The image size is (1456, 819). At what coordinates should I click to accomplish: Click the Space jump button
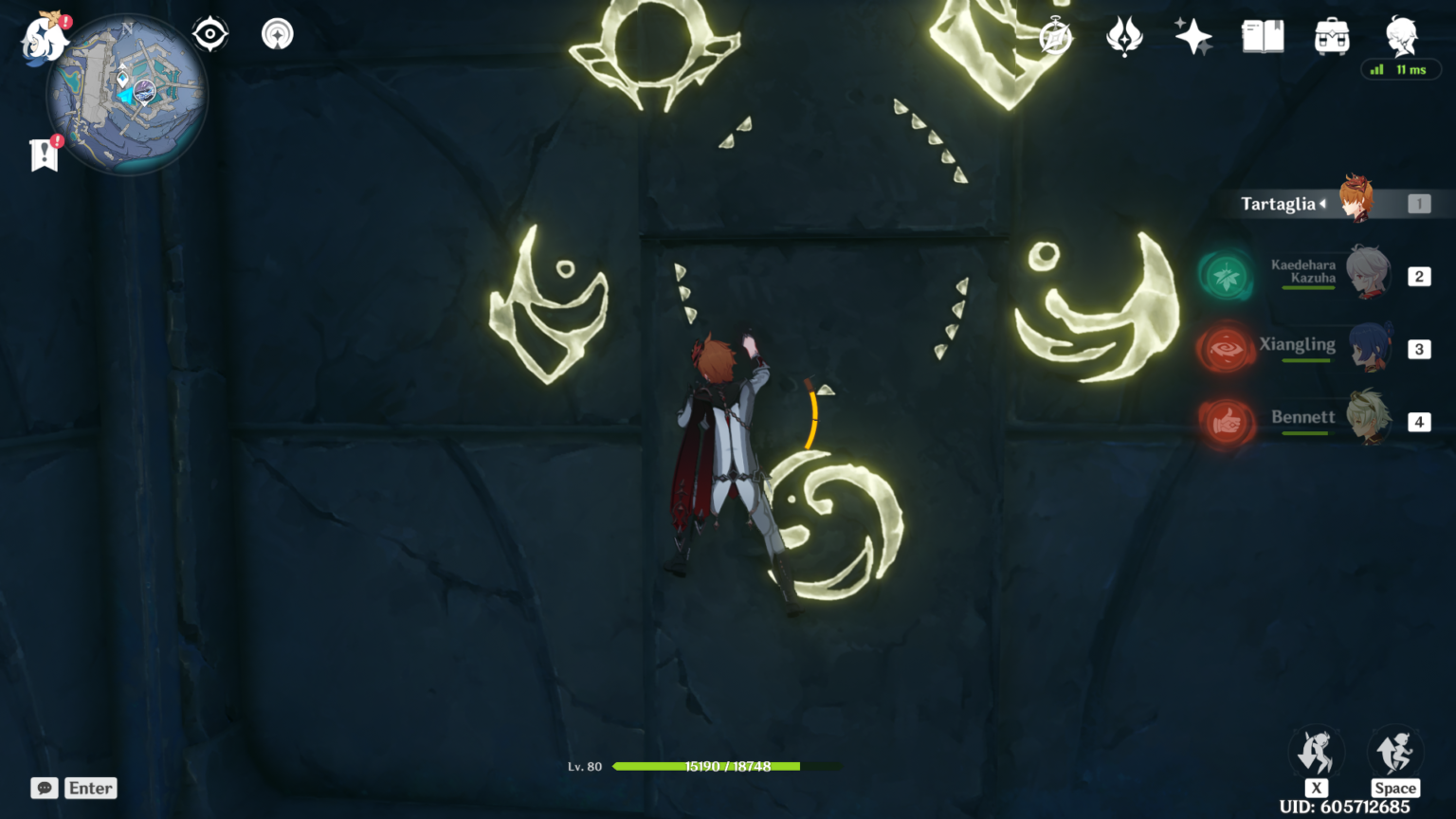pos(1395,753)
